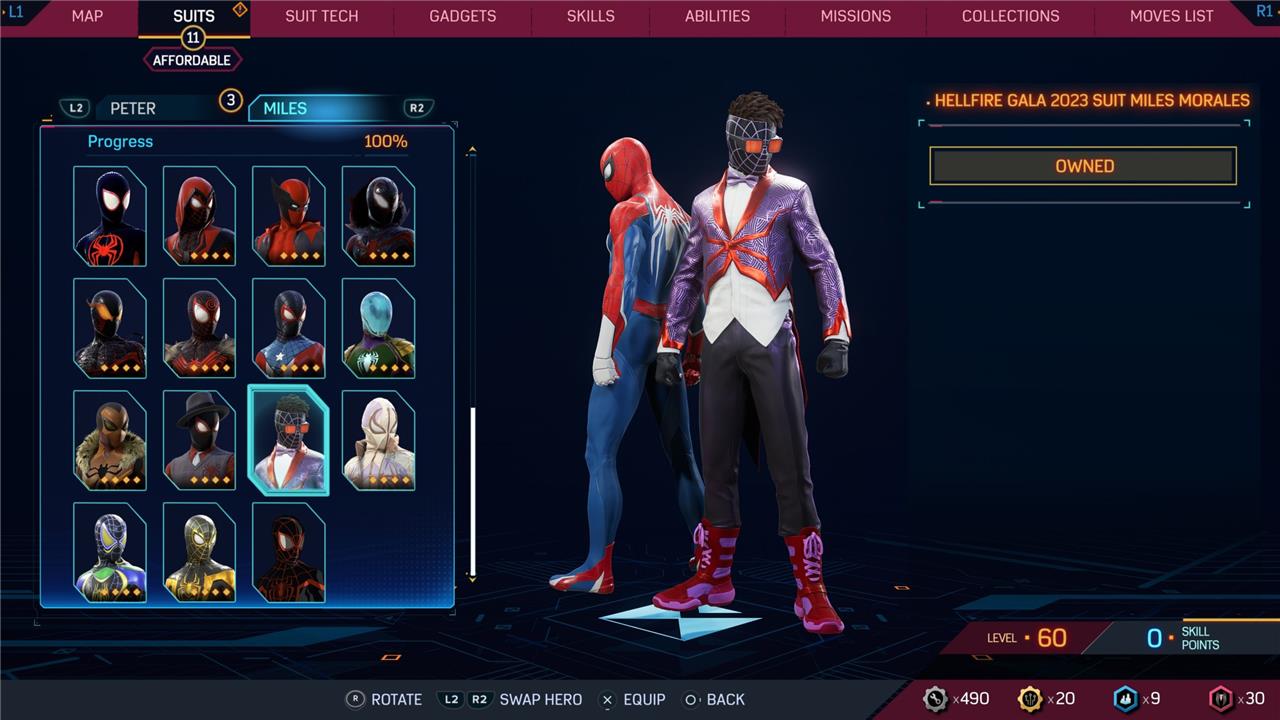Open the Moves List tab
Screen dimensions: 1280x720
[x=1171, y=16]
